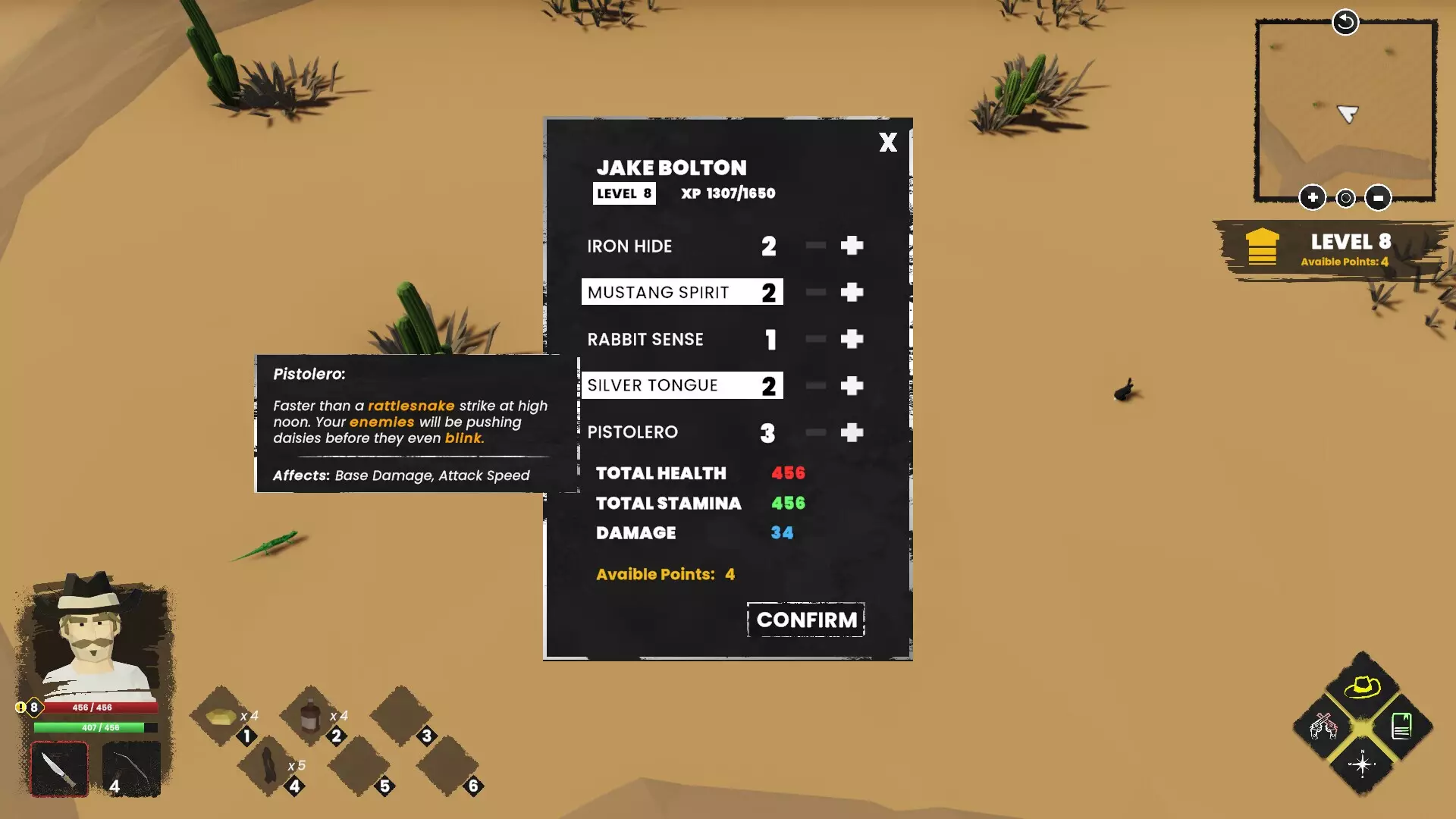Click the center-view circle icon below the minimap
This screenshot has width=1456, height=819.
[1346, 197]
